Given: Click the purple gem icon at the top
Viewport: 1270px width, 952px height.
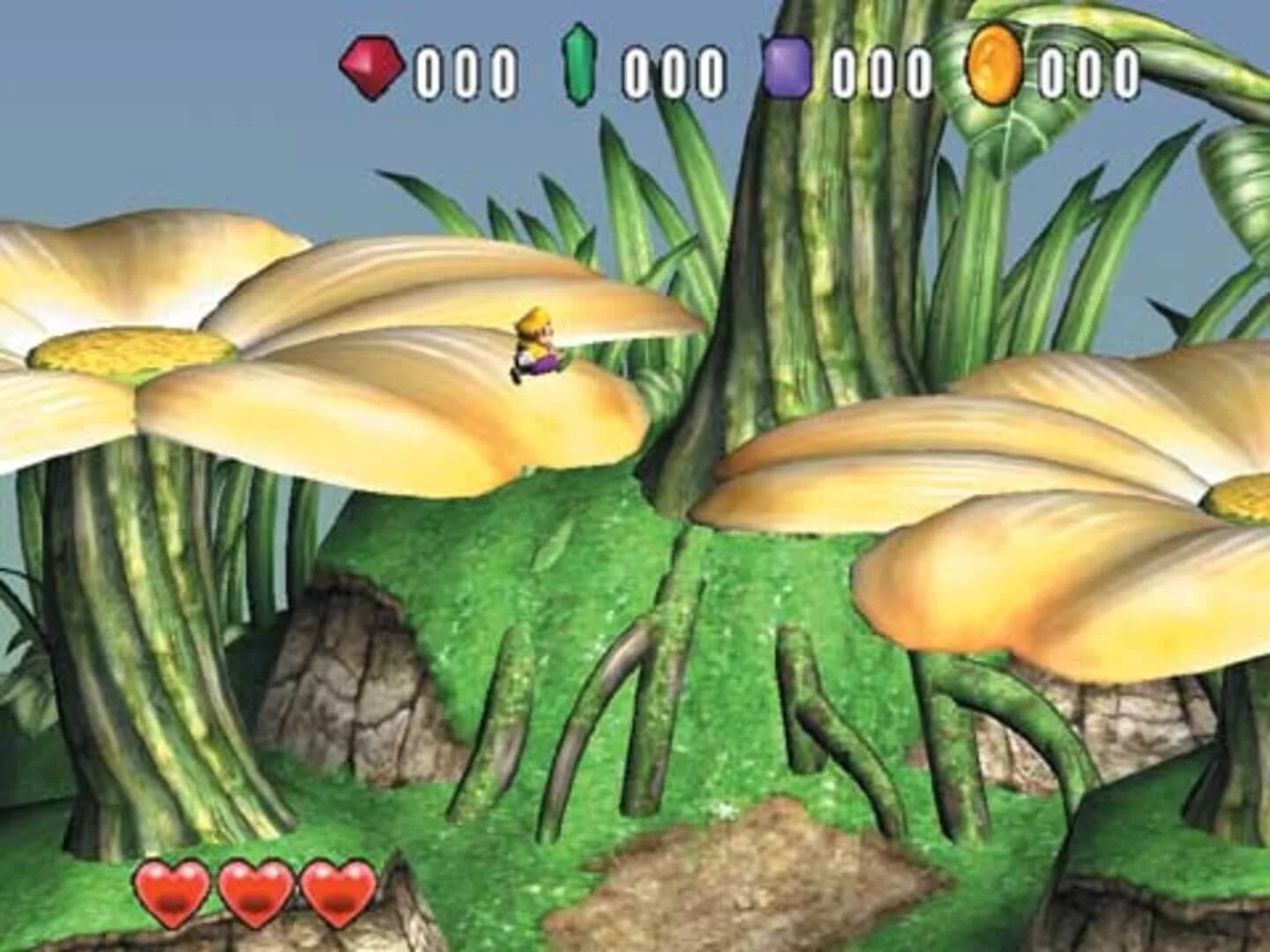Looking at the screenshot, I should point(786,64).
